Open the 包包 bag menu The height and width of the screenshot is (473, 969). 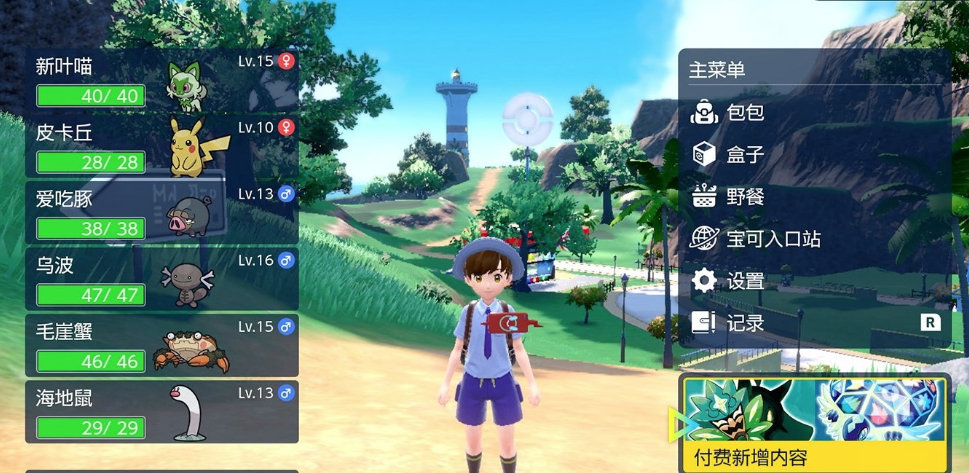click(745, 113)
